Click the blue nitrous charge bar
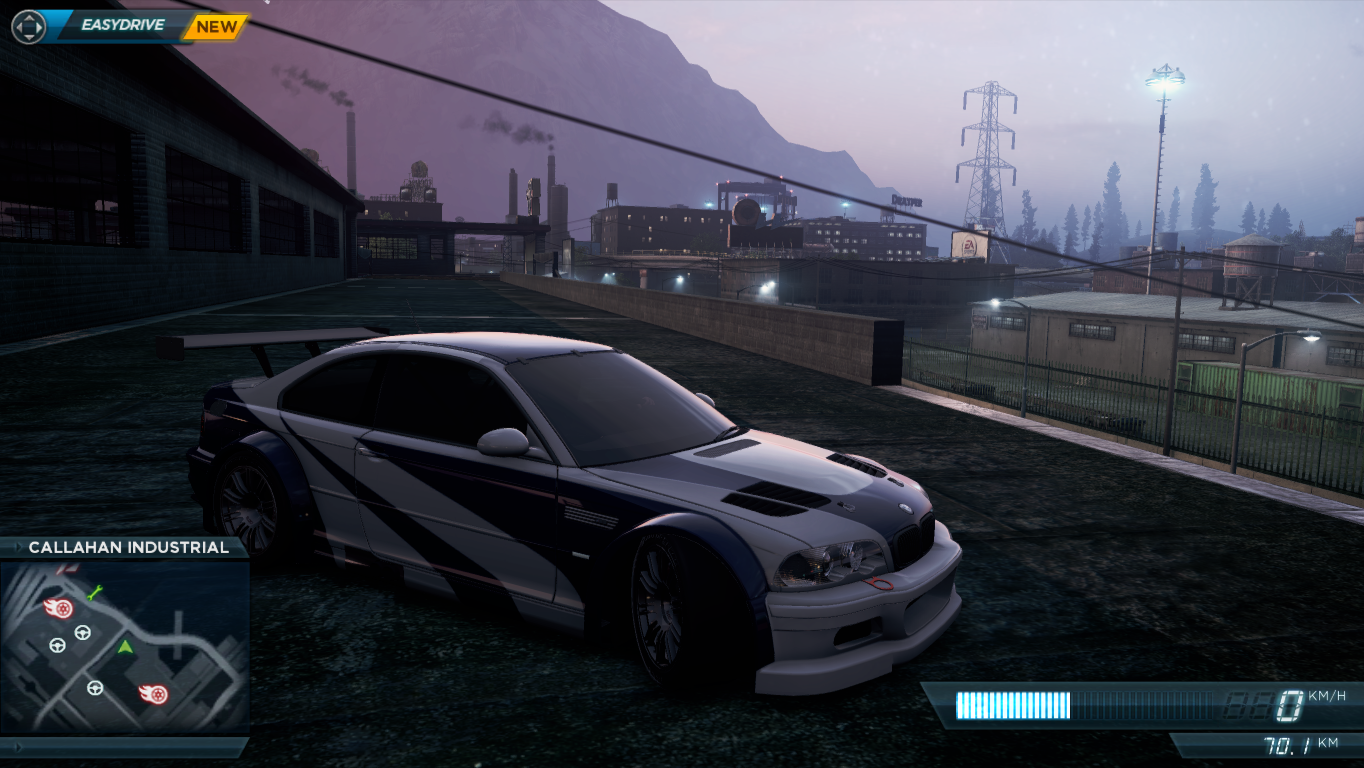This screenshot has height=768, width=1364. click(1012, 704)
